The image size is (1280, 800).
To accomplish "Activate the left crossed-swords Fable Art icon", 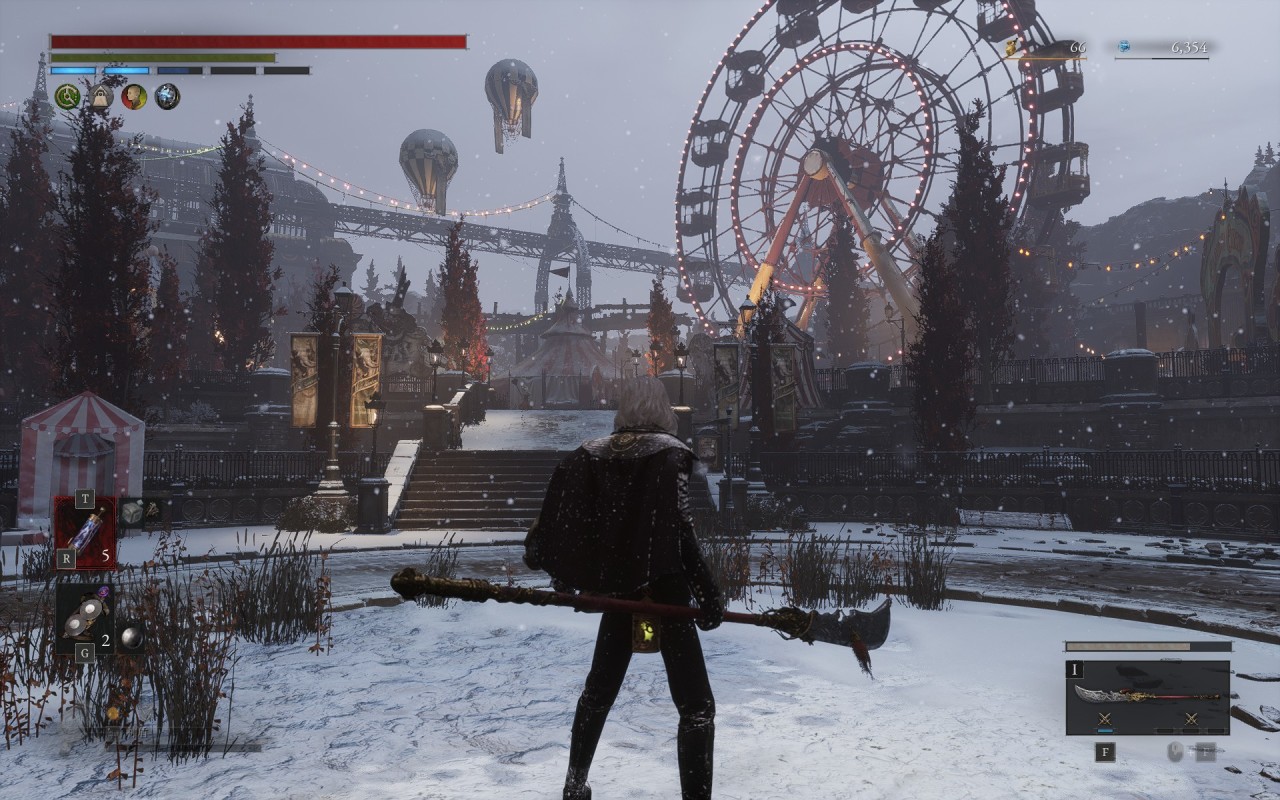I will [1105, 719].
